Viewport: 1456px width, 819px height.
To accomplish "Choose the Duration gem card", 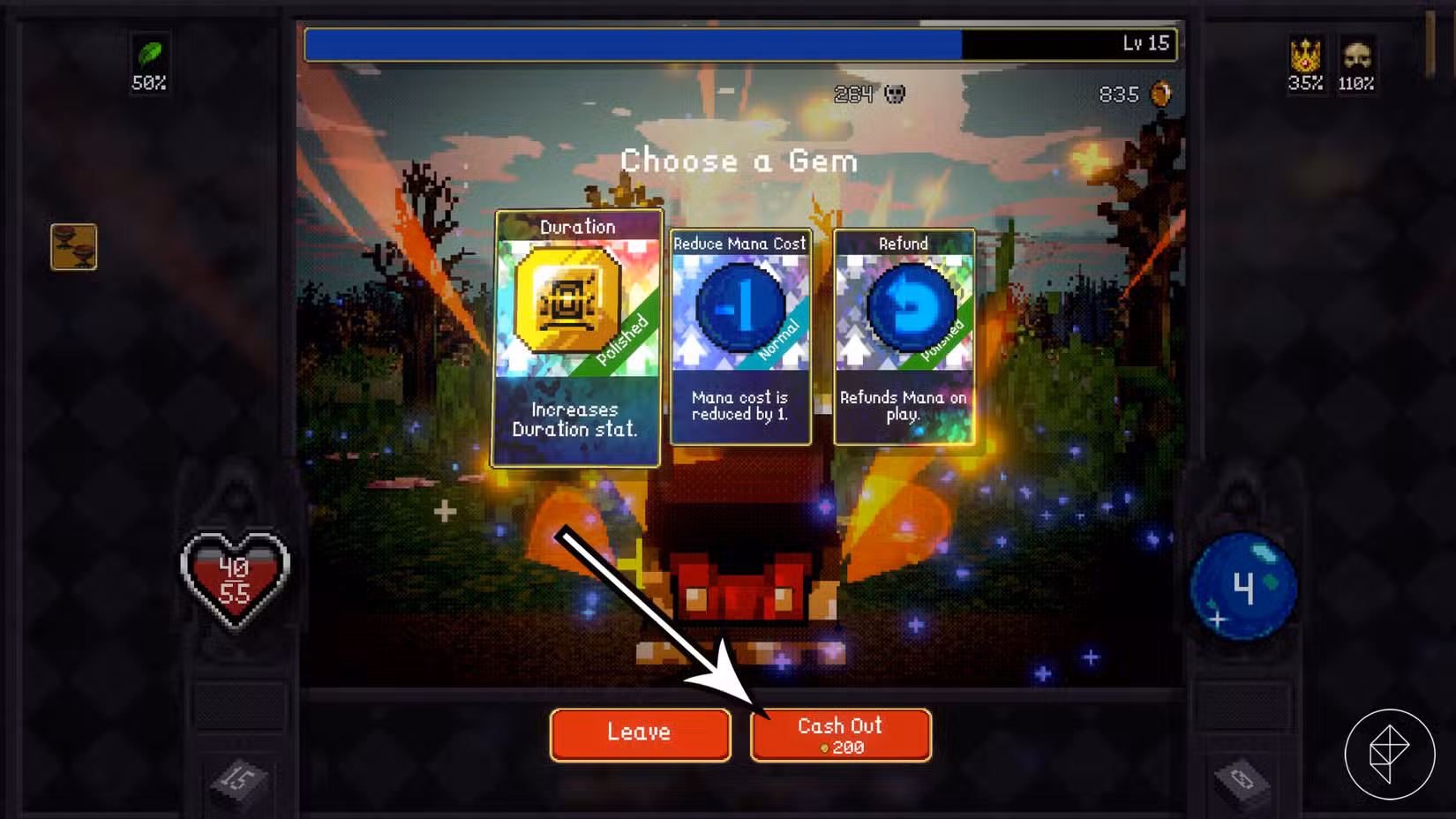I will (x=576, y=338).
